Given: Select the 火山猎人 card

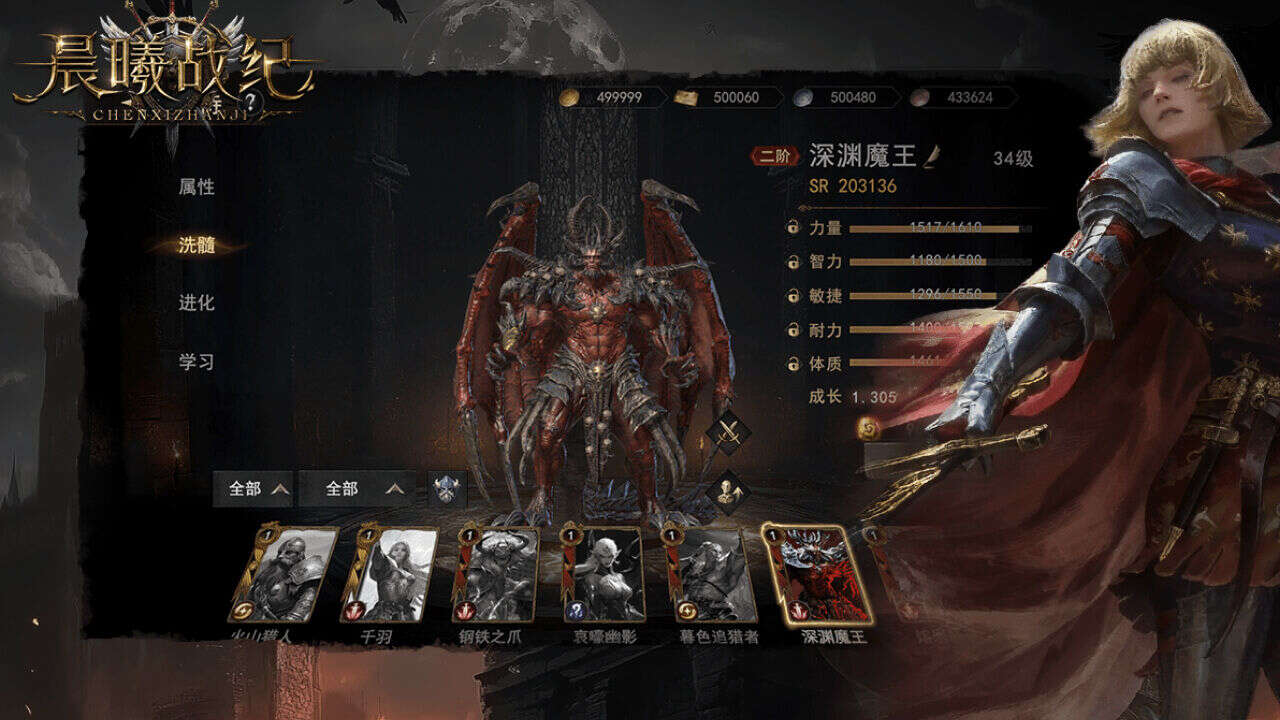Looking at the screenshot, I should [283, 575].
